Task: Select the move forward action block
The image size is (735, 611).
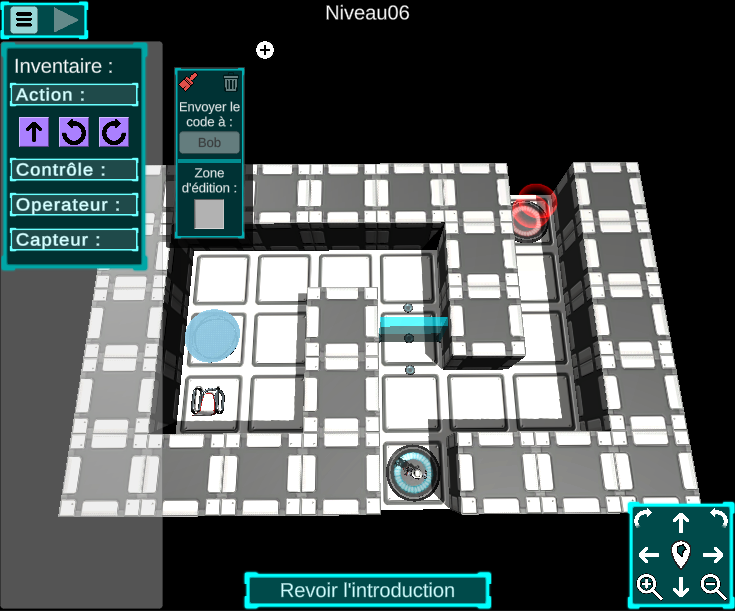Action: click(x=34, y=131)
